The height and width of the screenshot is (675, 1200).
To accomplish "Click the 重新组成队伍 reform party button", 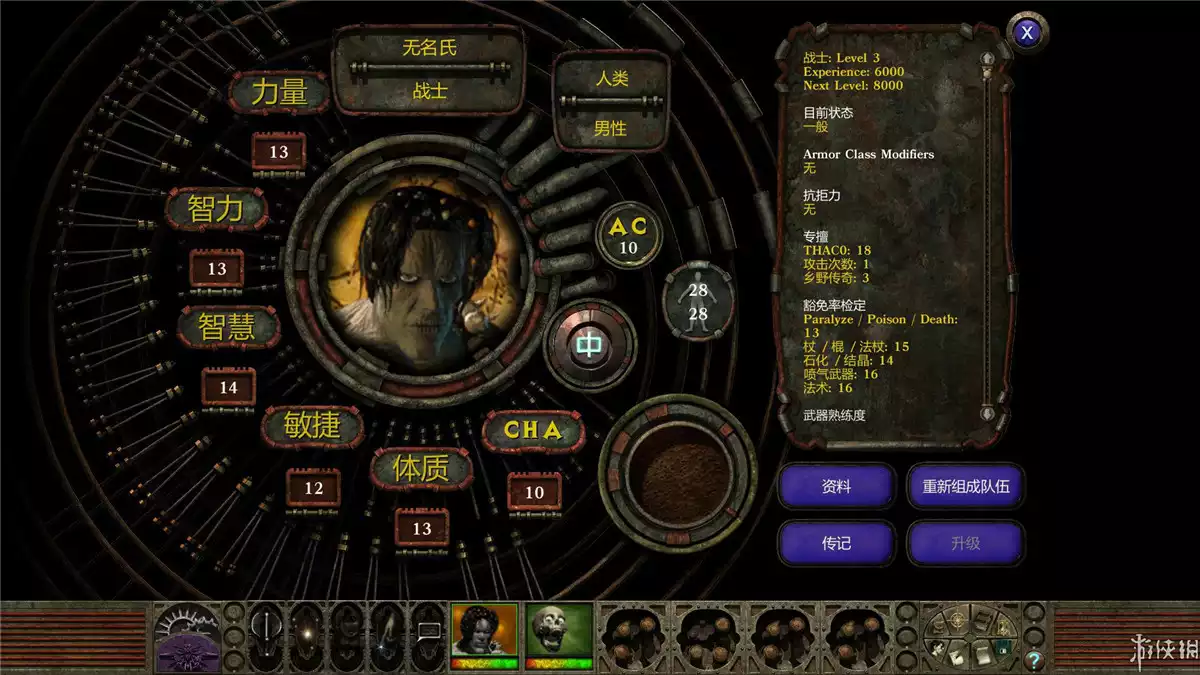I will 965,487.
